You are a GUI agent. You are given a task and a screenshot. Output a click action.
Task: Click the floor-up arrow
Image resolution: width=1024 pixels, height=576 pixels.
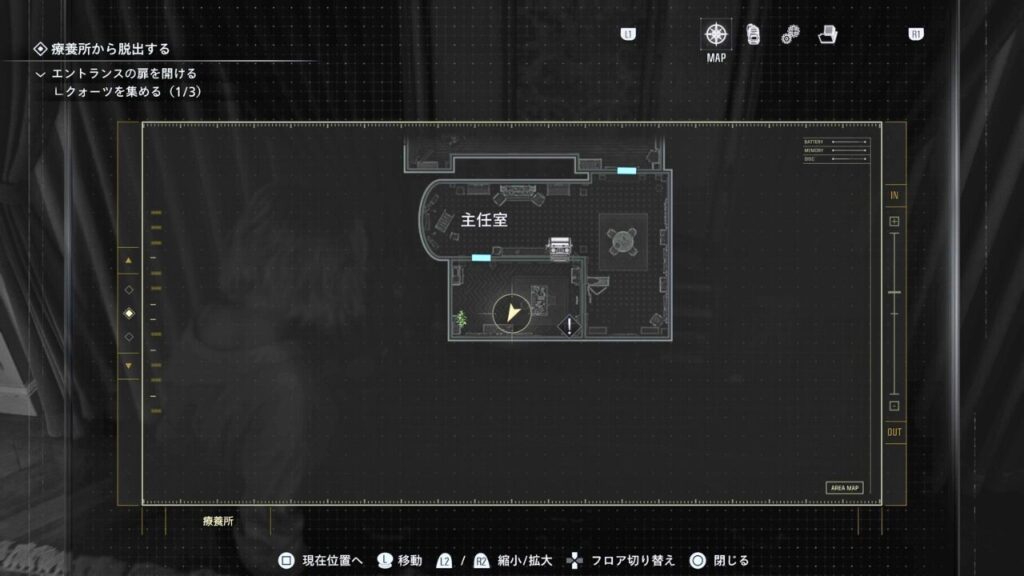pos(128,261)
